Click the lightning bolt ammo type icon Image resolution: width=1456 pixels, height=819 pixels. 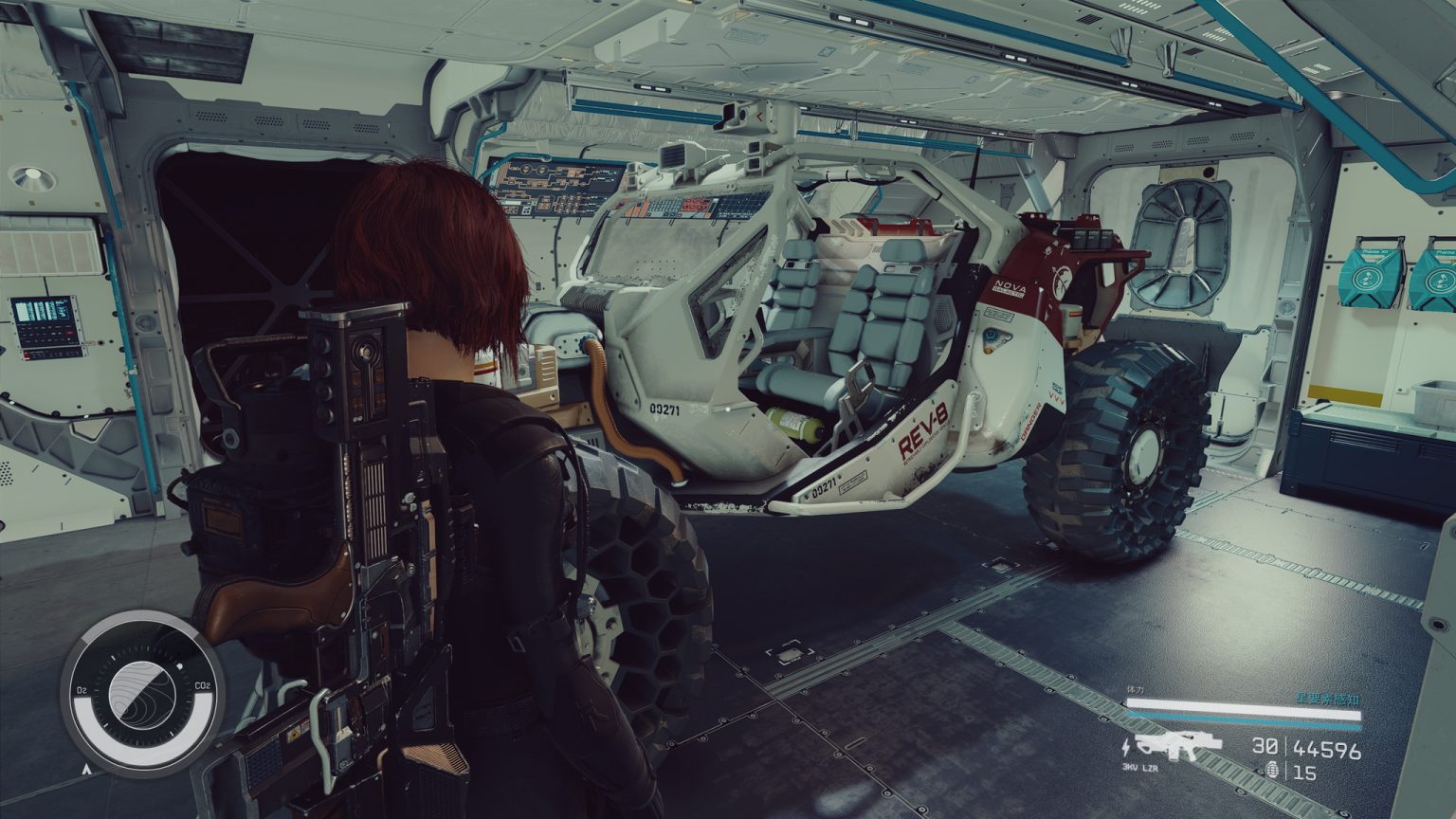1127,746
